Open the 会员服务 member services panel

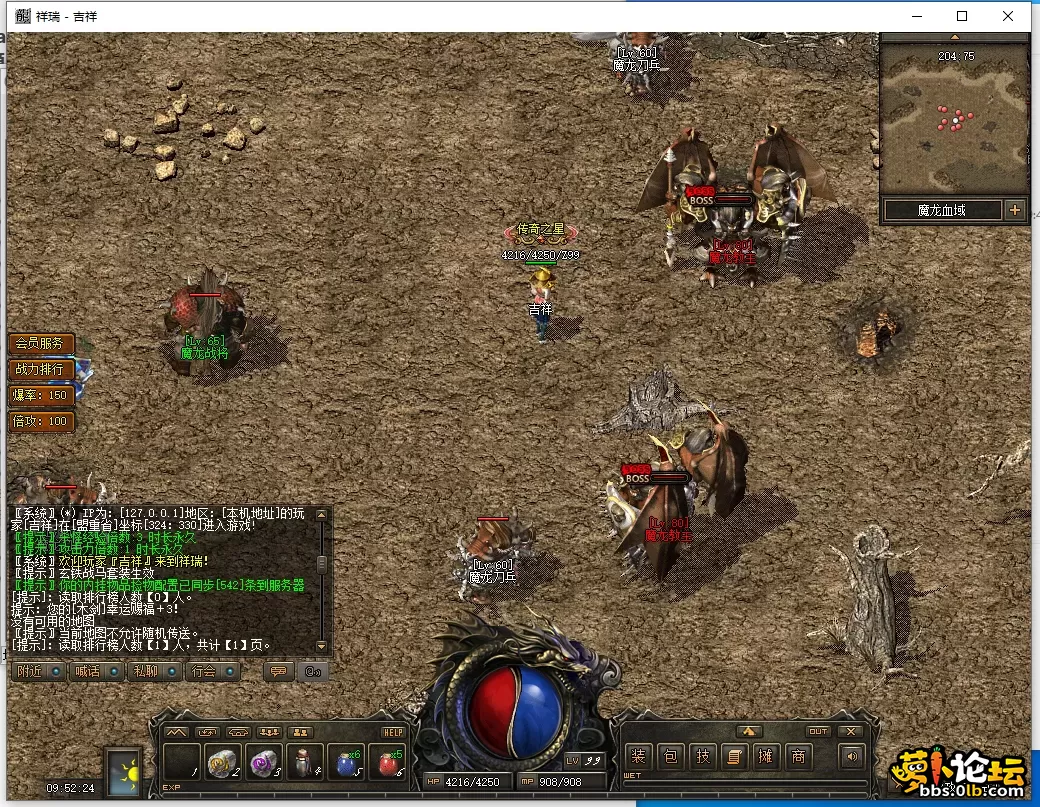point(40,343)
